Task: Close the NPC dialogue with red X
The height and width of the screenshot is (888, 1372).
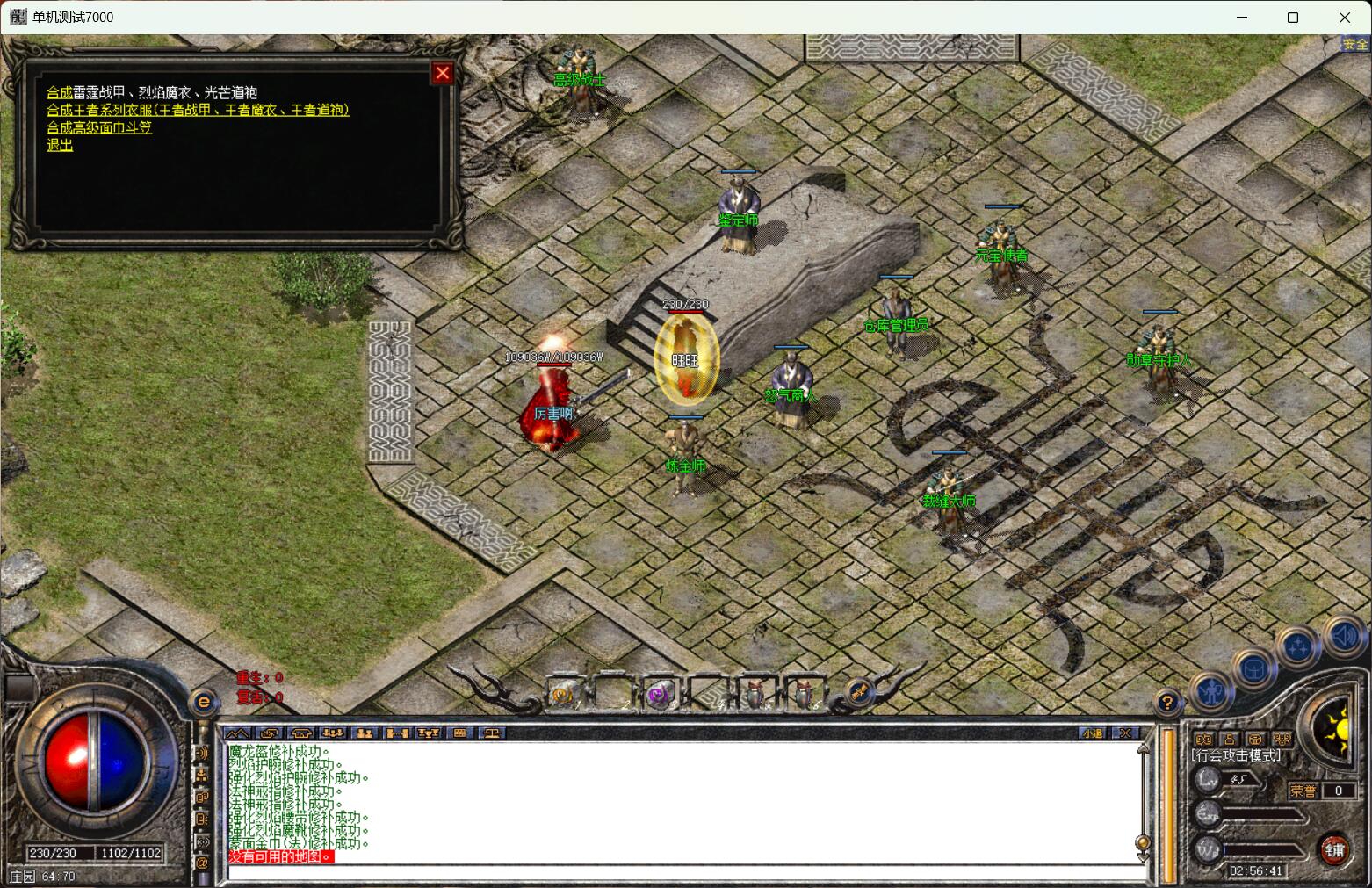Action: click(x=443, y=74)
